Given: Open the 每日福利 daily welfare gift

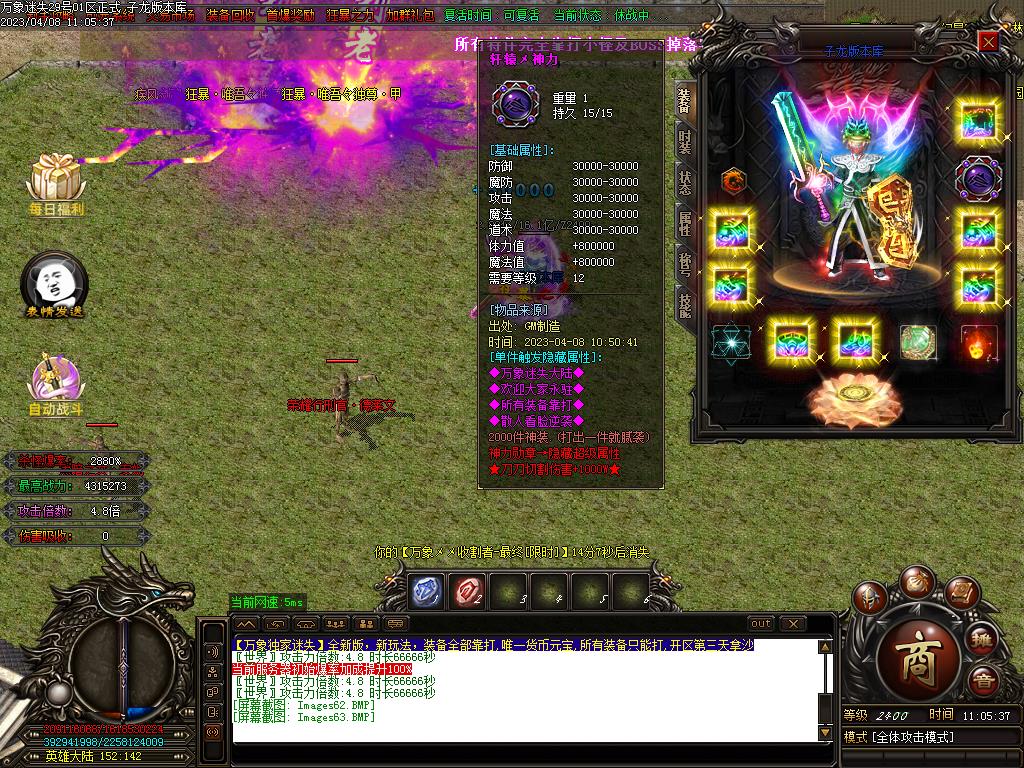Looking at the screenshot, I should click(x=56, y=183).
